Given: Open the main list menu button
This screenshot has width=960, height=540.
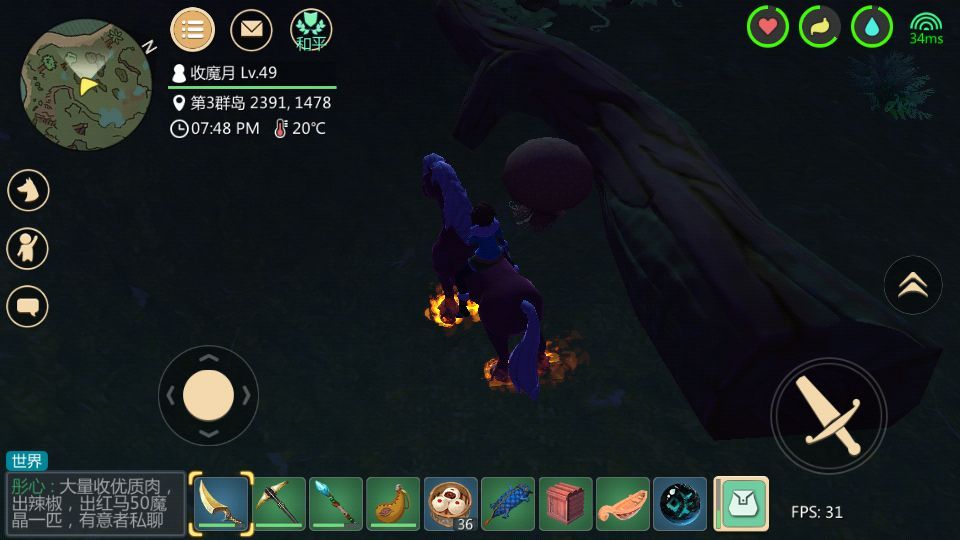Looking at the screenshot, I should pyautogui.click(x=193, y=30).
